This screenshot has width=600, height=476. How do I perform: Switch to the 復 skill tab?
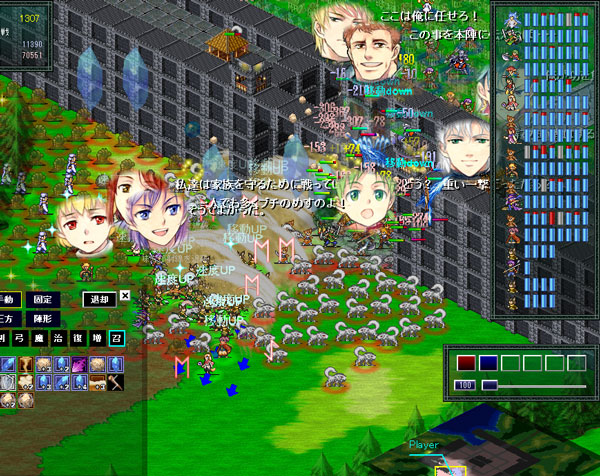pyautogui.click(x=79, y=339)
